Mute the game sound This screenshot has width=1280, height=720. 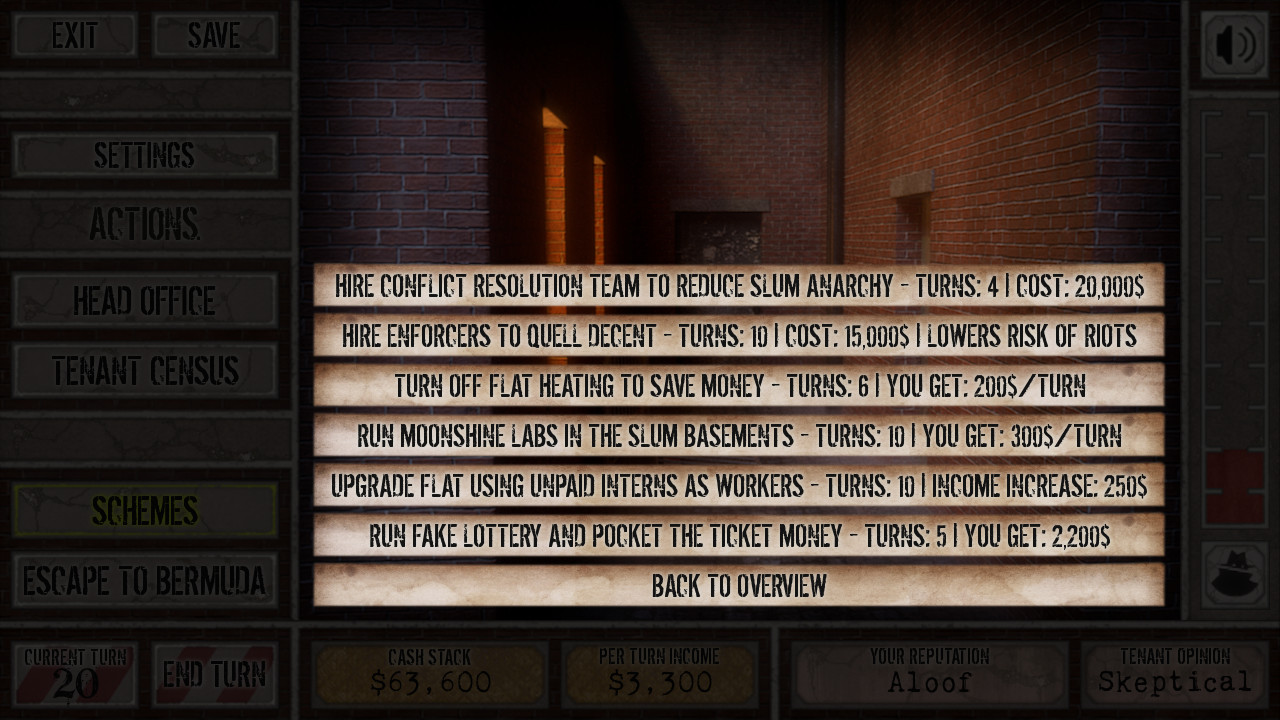click(x=1235, y=44)
